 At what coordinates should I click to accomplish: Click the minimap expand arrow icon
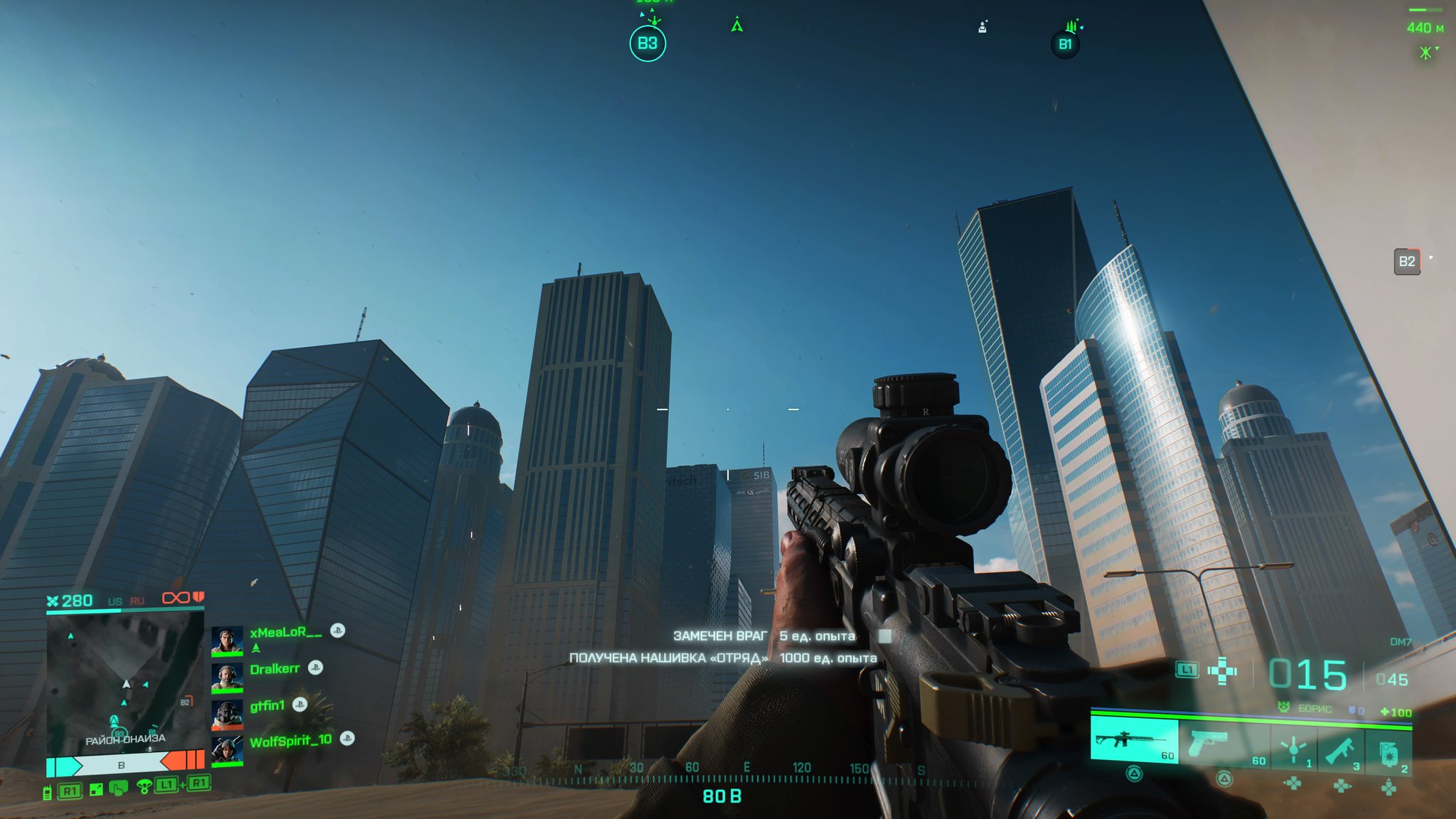pyautogui.click(x=96, y=790)
